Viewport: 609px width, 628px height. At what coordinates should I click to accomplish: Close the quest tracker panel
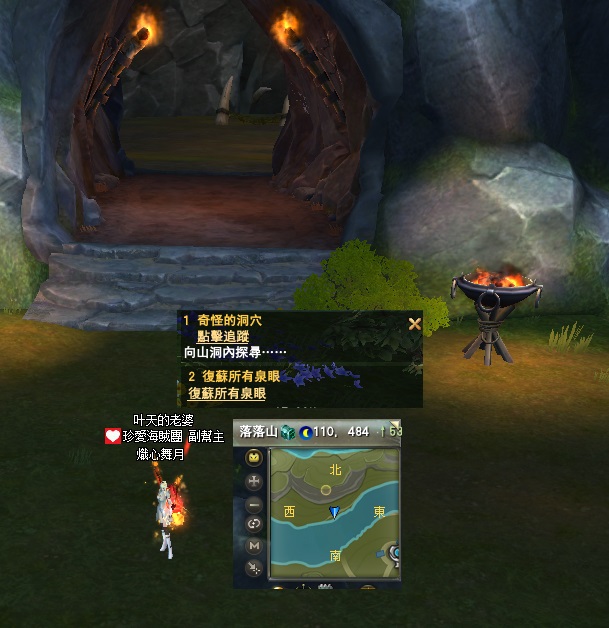[414, 323]
